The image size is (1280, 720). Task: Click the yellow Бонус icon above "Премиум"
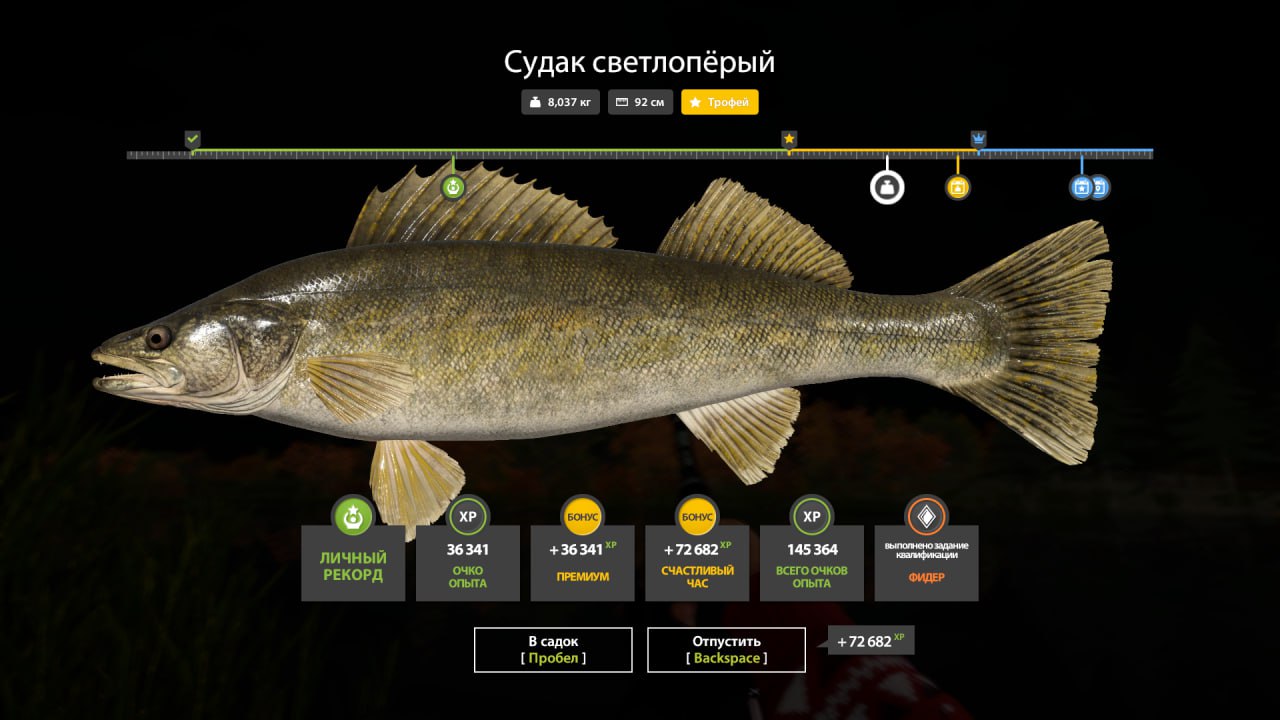coord(582,517)
